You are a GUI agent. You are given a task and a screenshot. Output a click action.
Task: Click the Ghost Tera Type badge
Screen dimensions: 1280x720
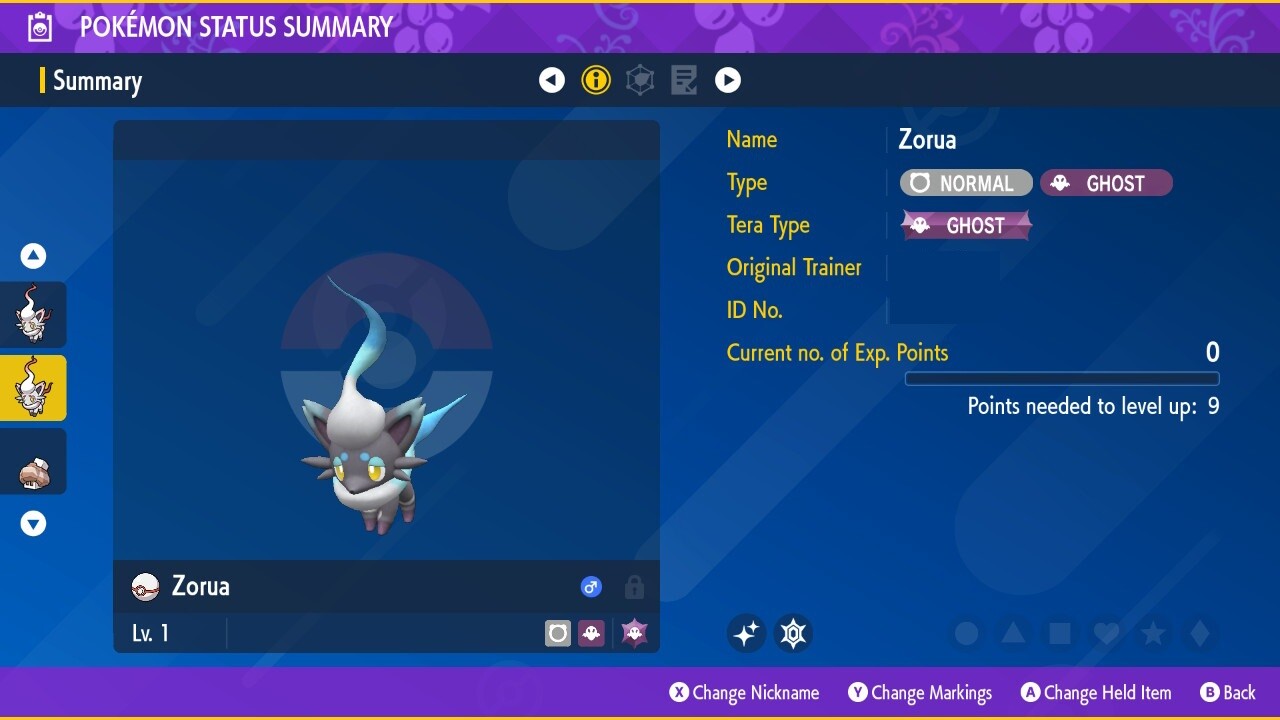[966, 225]
